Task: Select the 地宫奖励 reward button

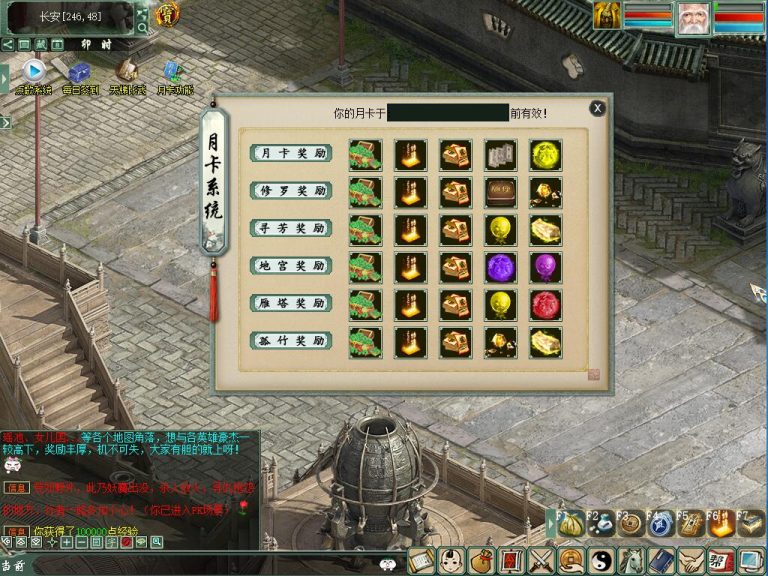Action: (290, 266)
